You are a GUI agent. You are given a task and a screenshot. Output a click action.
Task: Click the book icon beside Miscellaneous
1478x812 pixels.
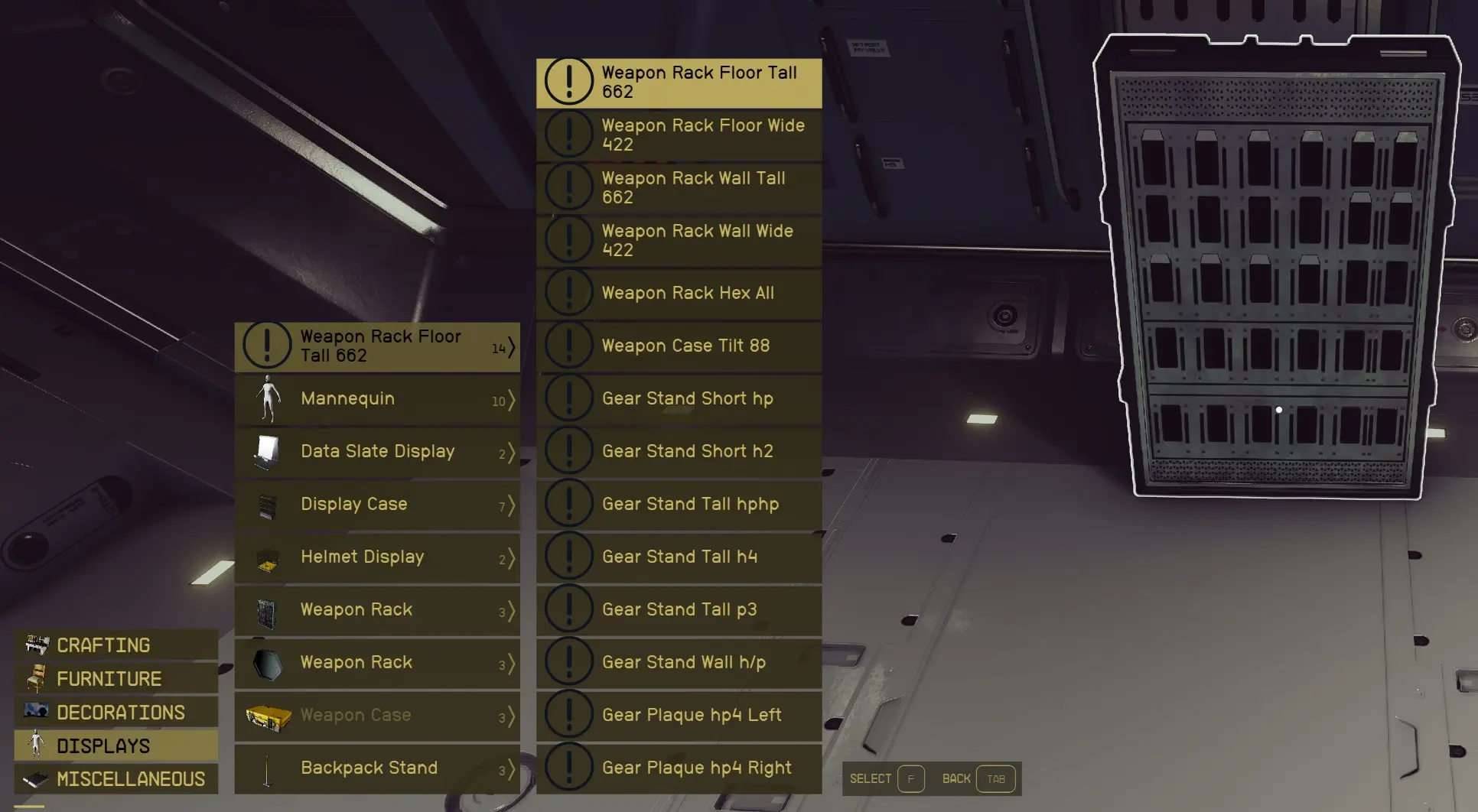pyautogui.click(x=35, y=778)
